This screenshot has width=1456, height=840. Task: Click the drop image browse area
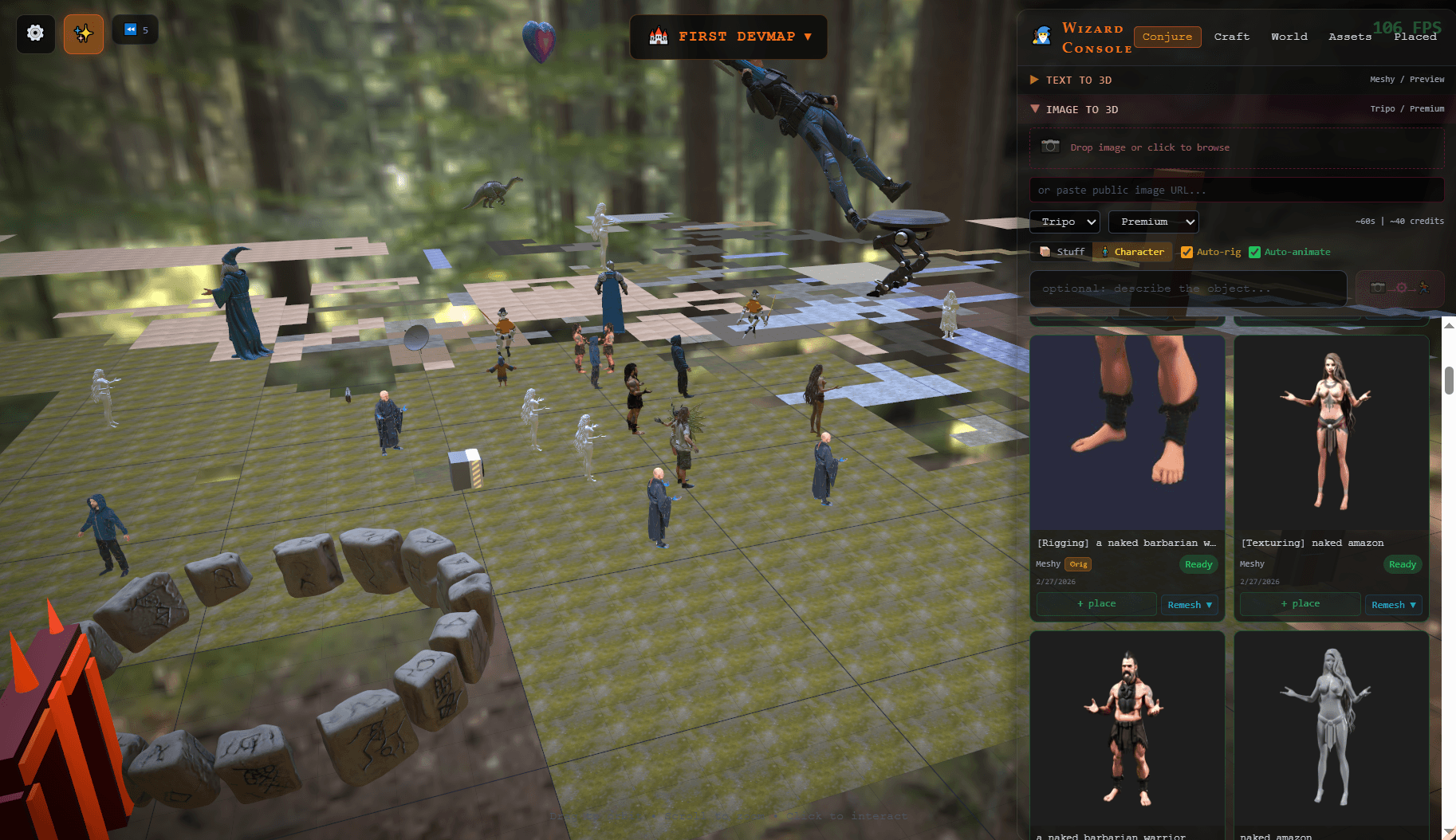(x=1236, y=147)
